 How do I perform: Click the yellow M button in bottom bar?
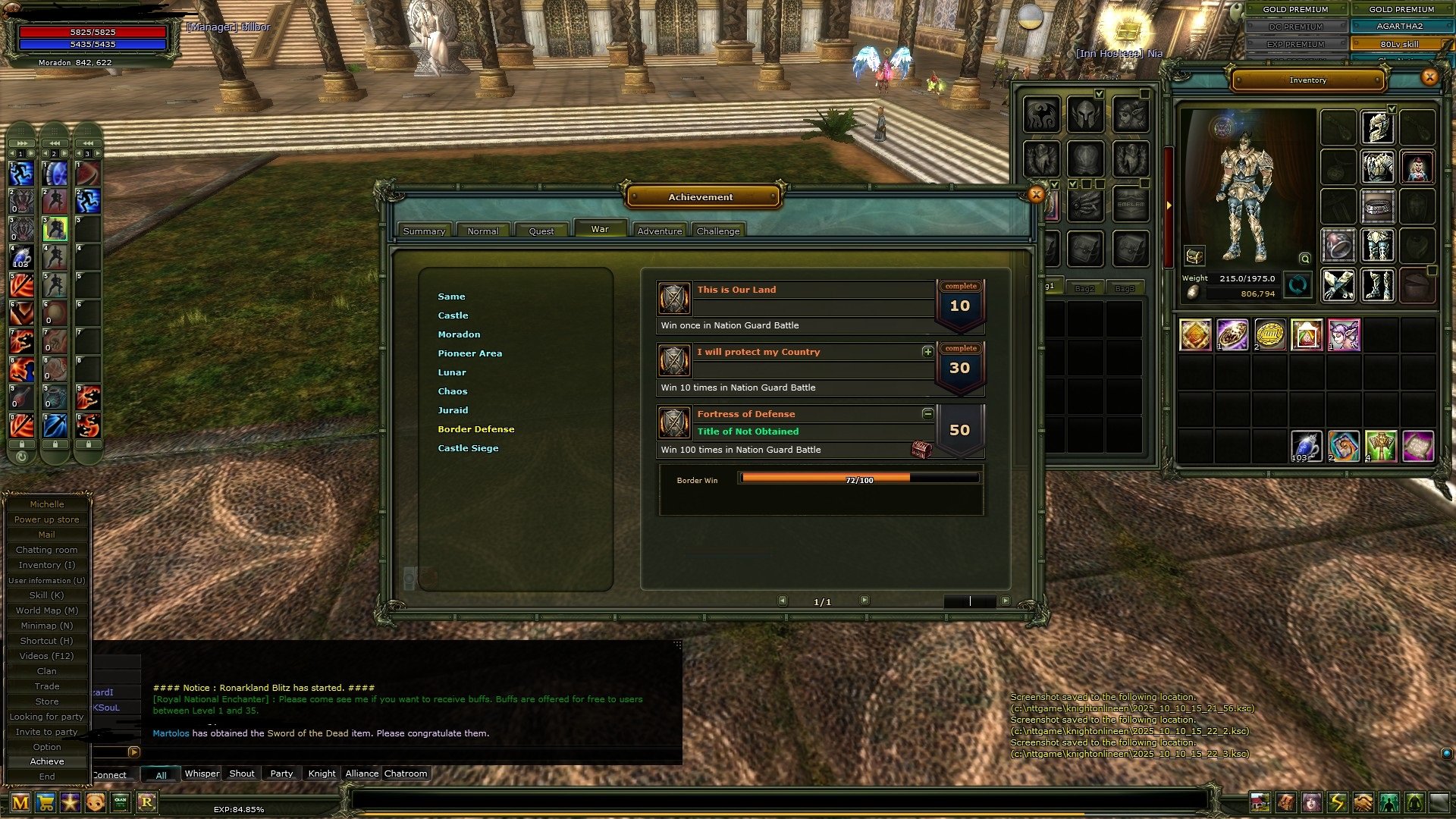point(20,802)
